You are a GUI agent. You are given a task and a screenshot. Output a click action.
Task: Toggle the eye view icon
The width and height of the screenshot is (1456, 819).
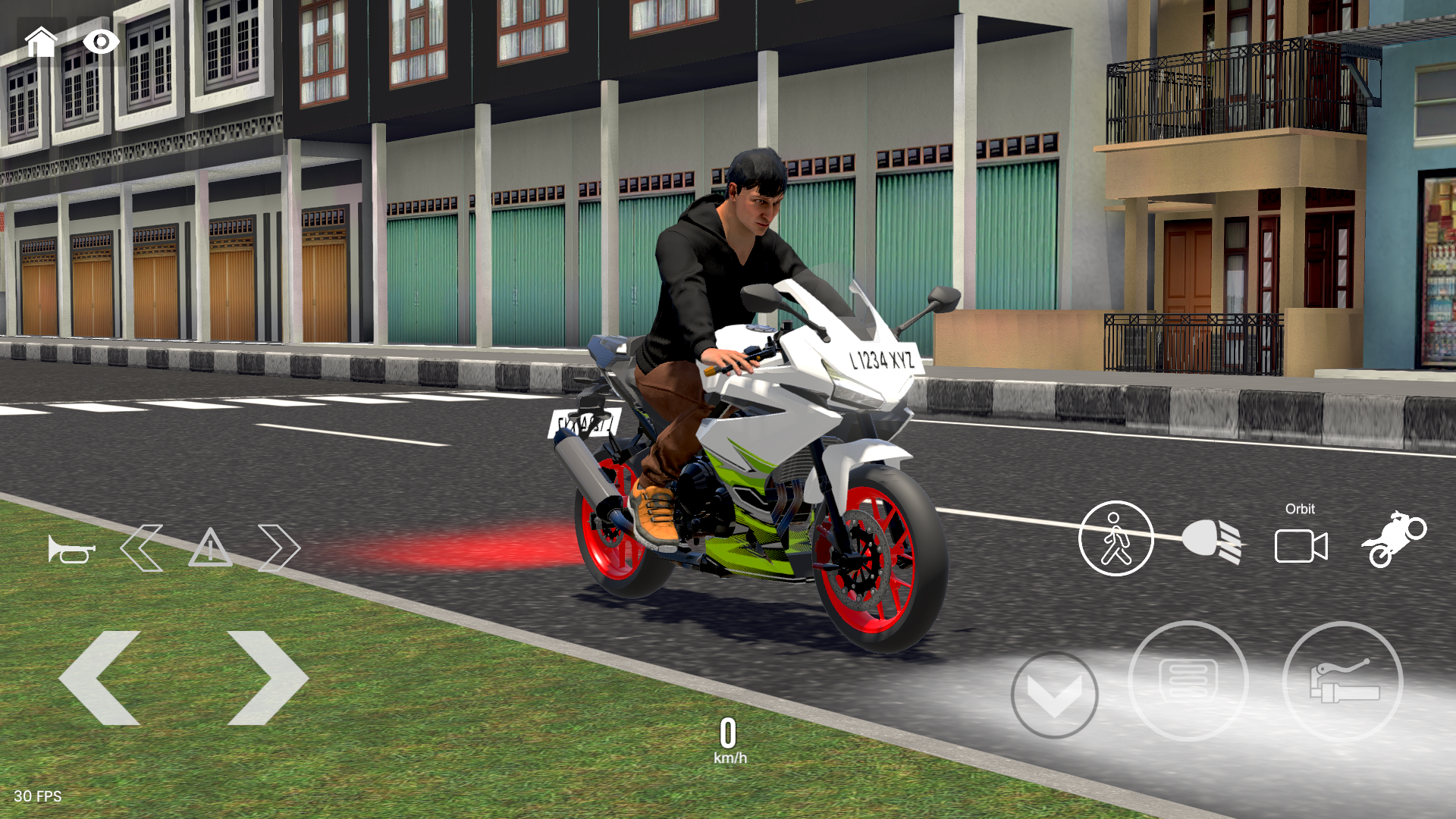[99, 39]
